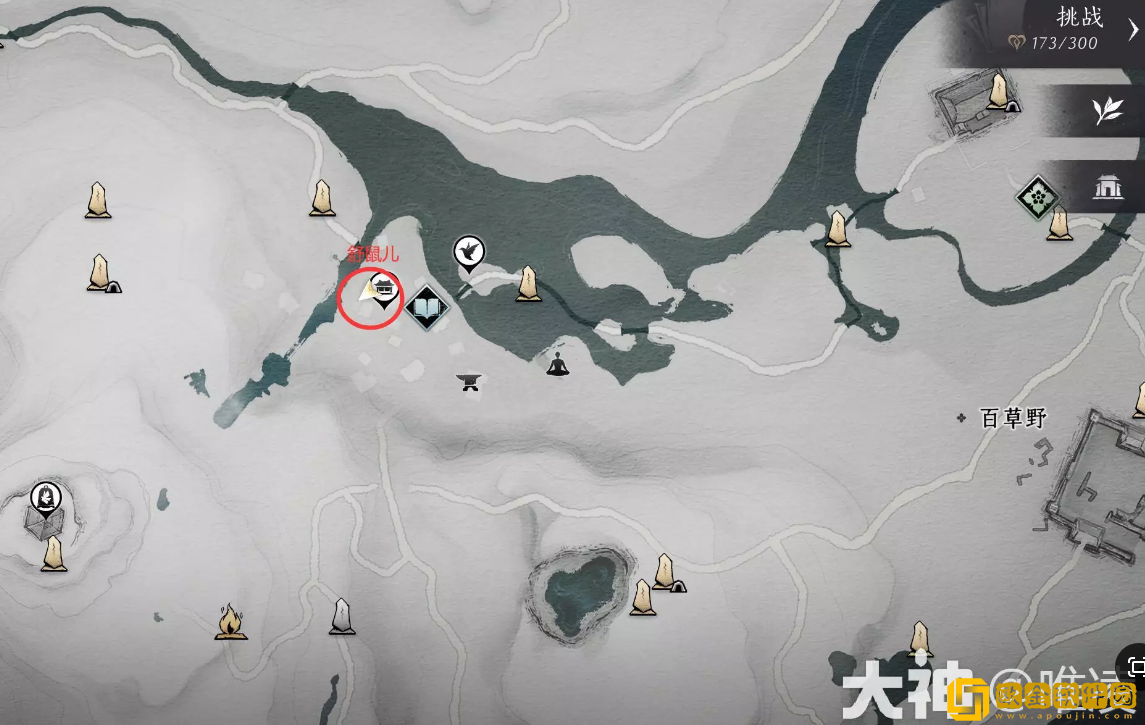
Task: Click the meditating figure marker
Action: 557,364
